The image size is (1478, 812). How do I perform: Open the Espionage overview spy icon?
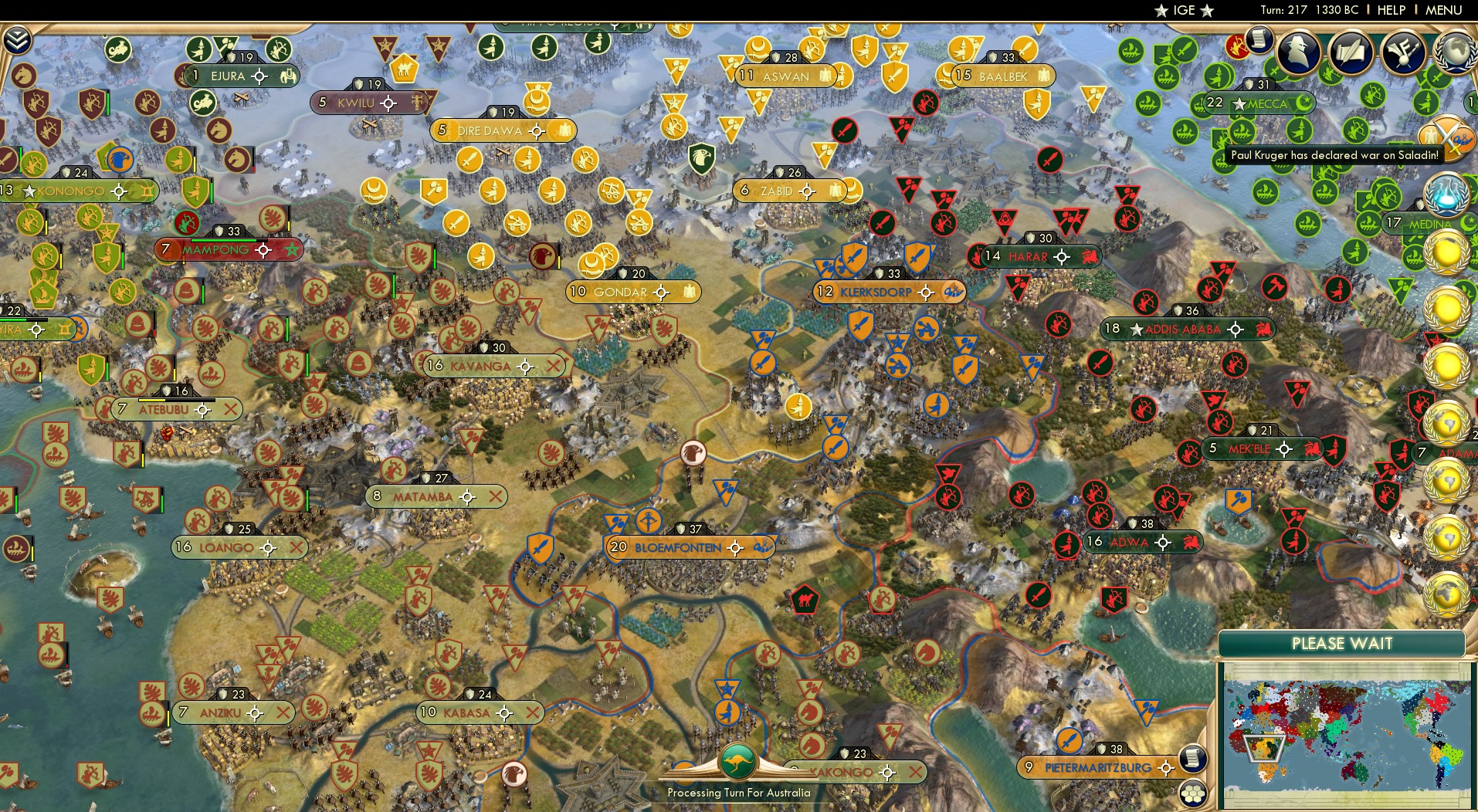1297,51
